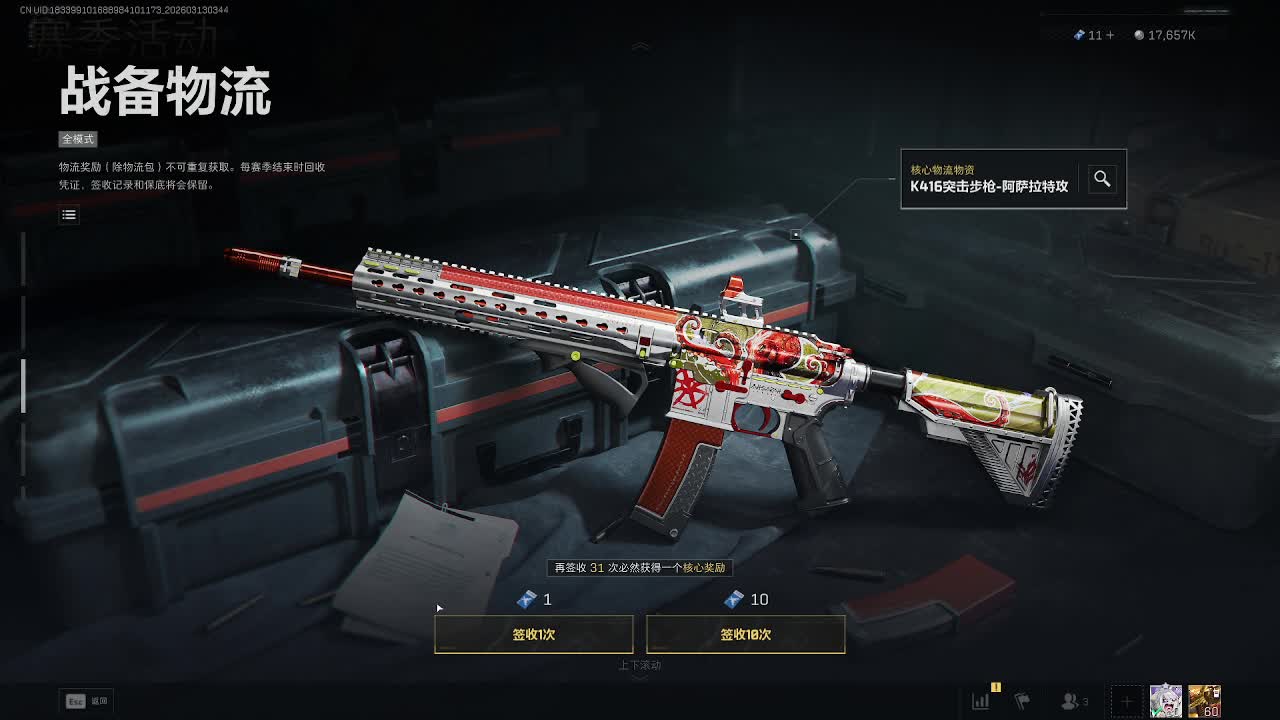The width and height of the screenshot is (1280, 720).
Task: Open the bar chart stats icon
Action: click(x=981, y=701)
